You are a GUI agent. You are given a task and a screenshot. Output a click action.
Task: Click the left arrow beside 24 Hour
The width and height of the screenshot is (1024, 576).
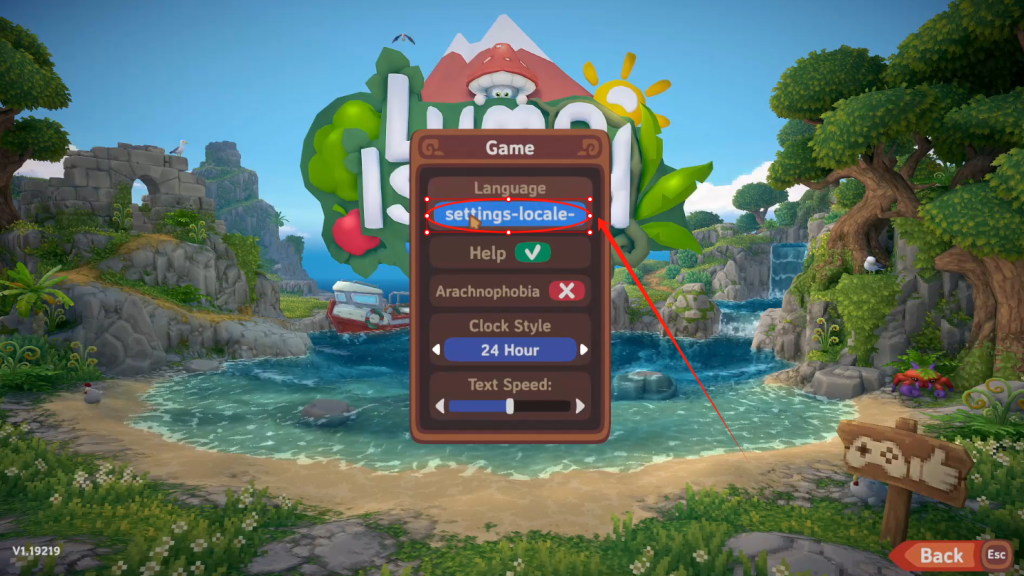tap(436, 350)
